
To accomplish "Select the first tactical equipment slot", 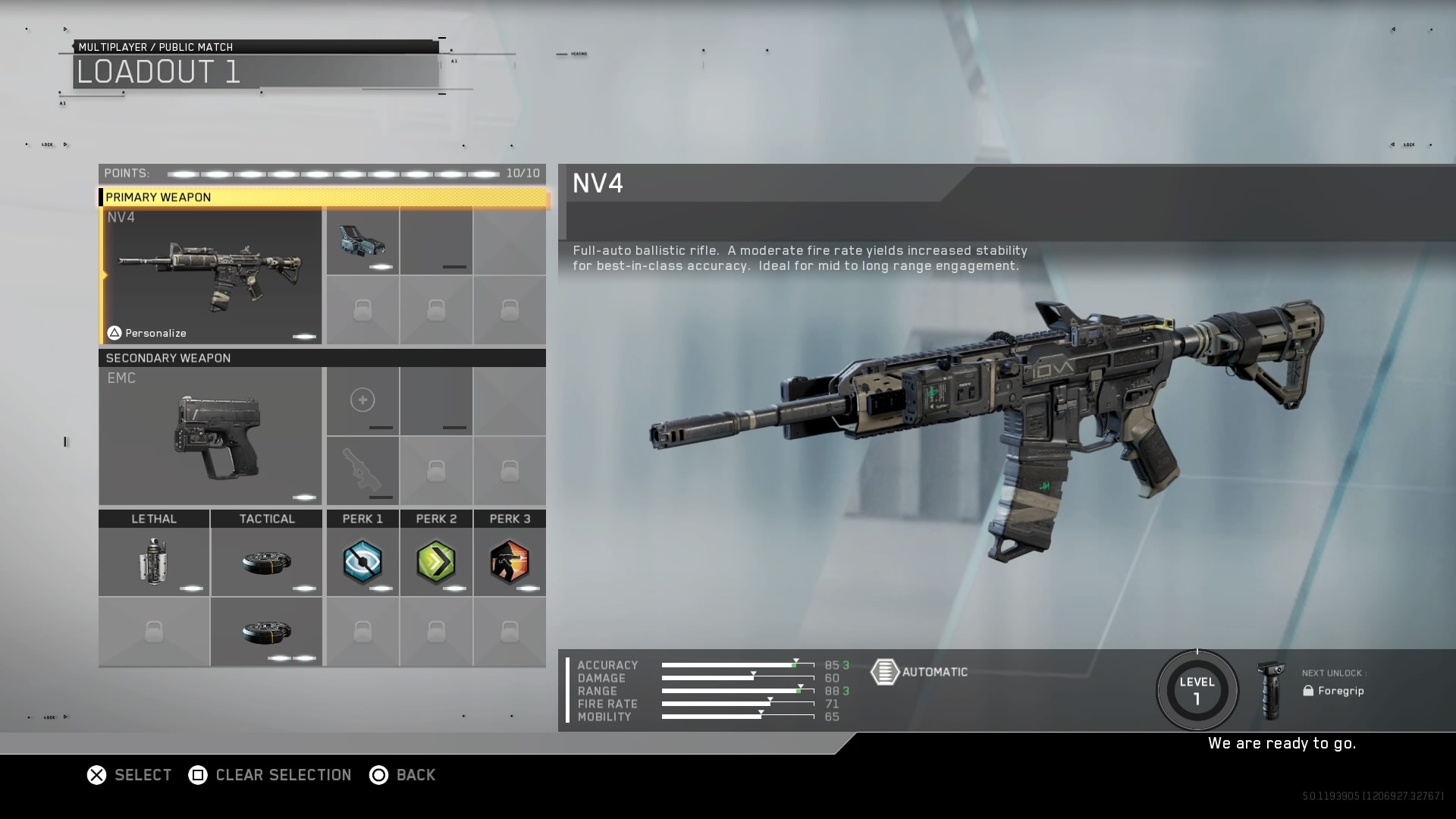I will point(266,562).
